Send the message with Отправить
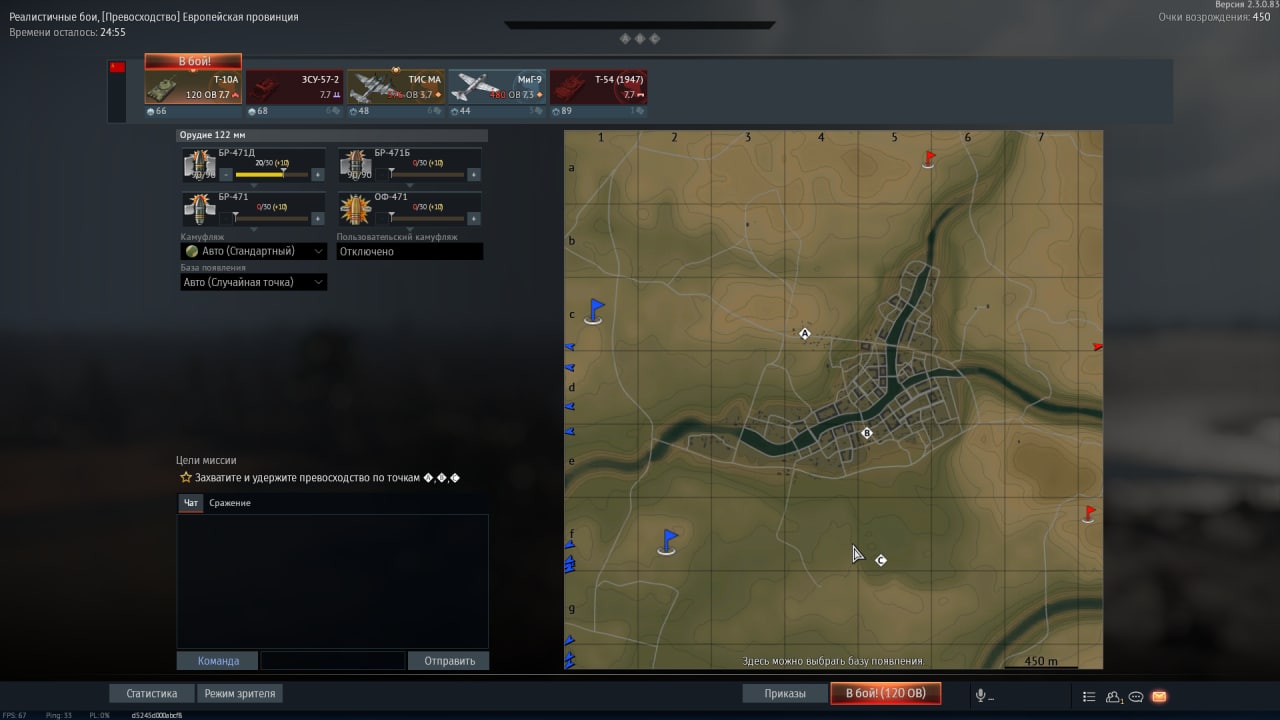 [x=448, y=661]
